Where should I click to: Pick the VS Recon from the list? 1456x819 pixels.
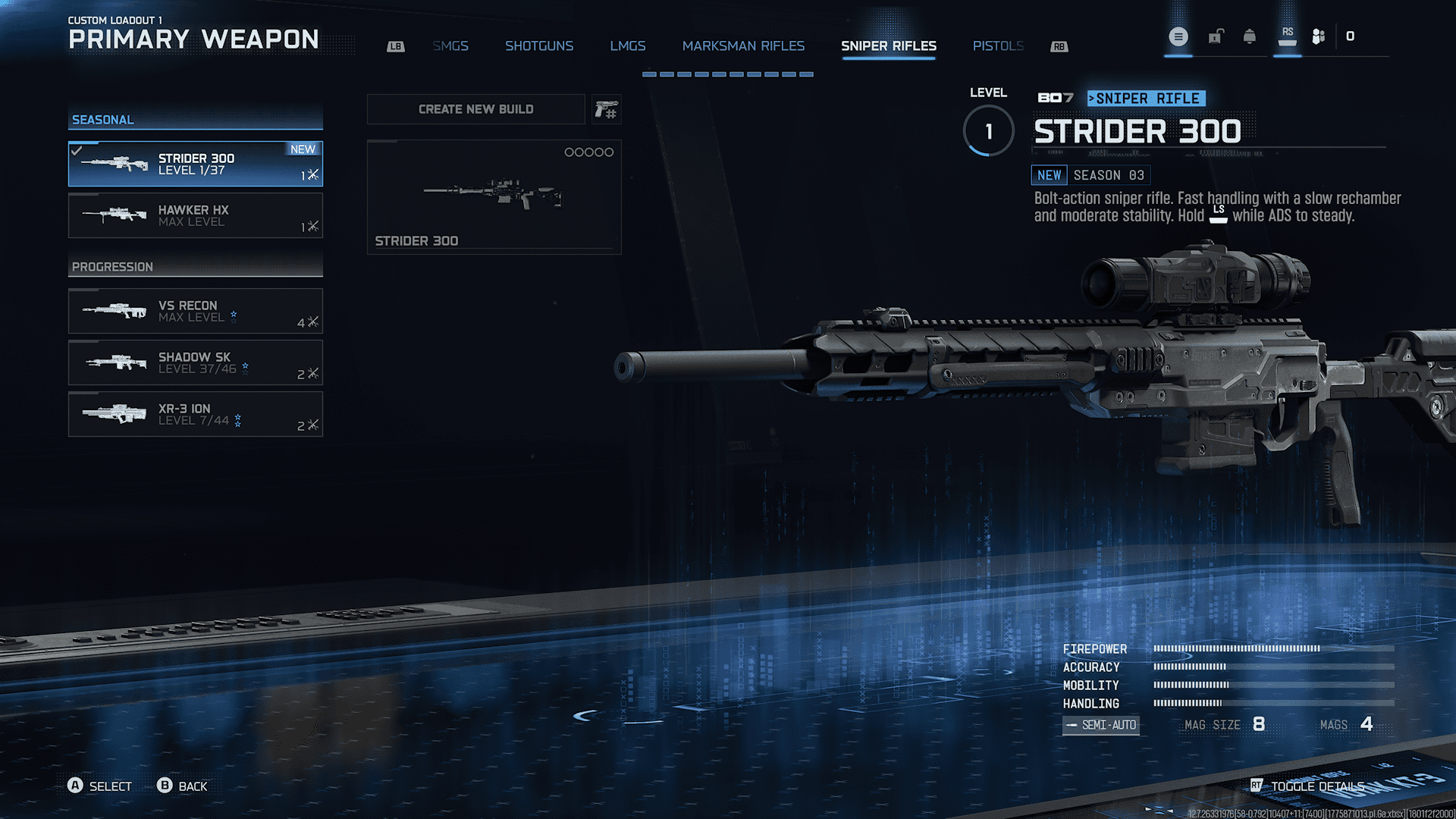pos(196,311)
